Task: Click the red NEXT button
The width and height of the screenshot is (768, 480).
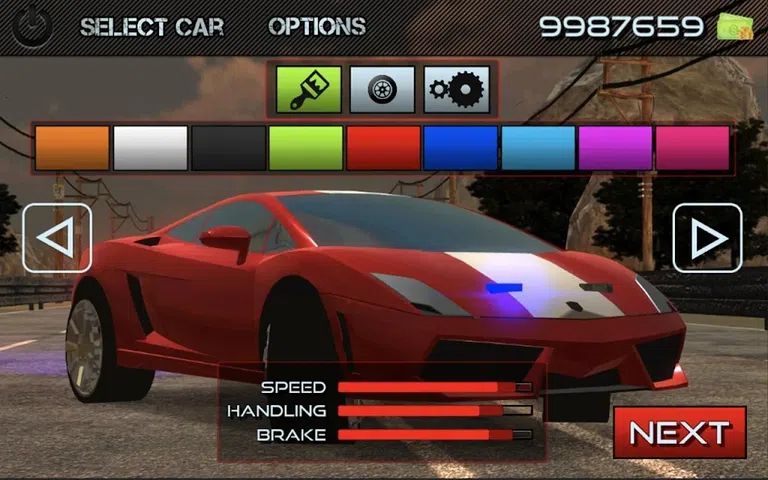Action: point(679,432)
